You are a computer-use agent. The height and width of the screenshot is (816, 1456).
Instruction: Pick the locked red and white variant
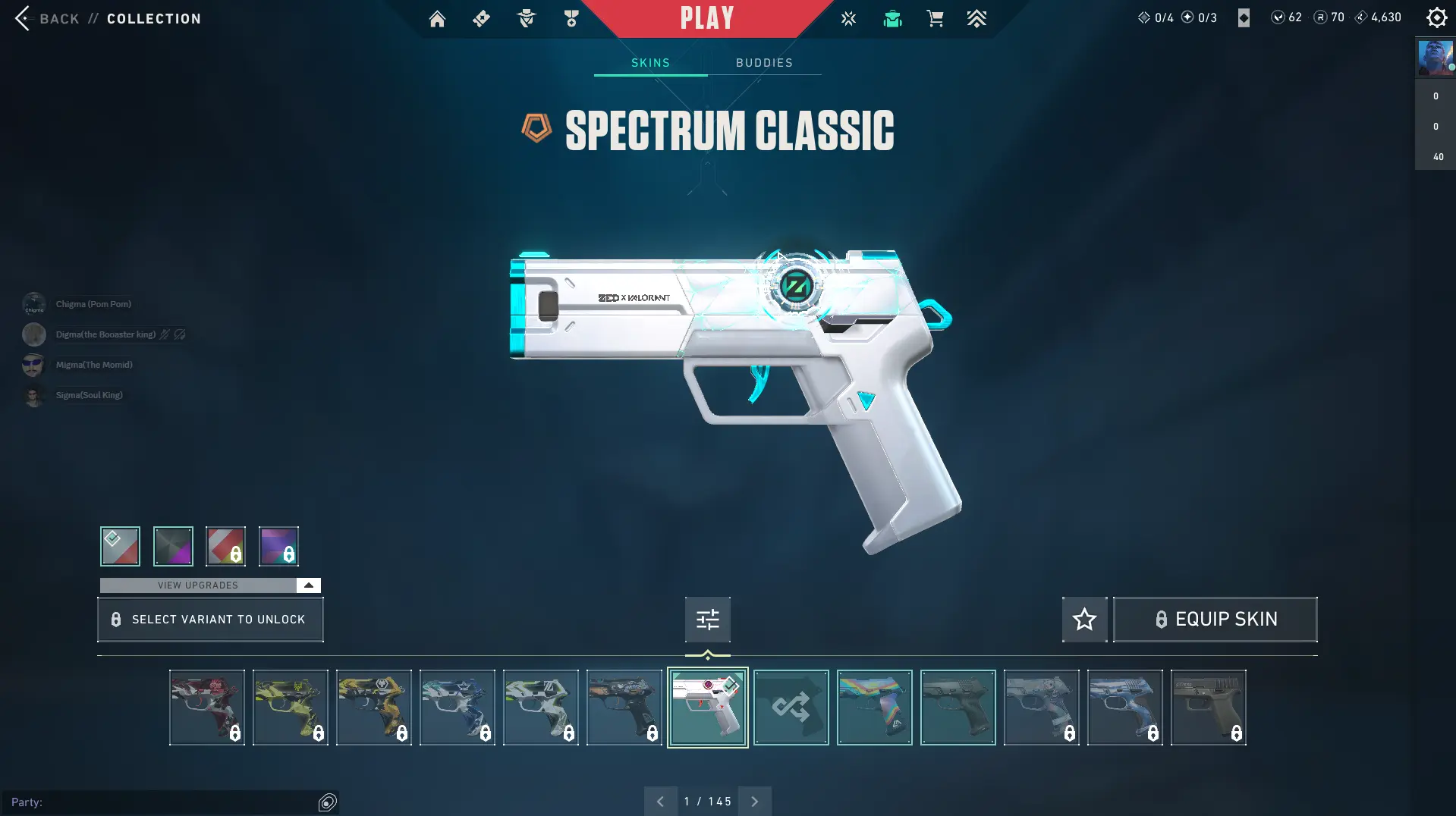tap(225, 546)
